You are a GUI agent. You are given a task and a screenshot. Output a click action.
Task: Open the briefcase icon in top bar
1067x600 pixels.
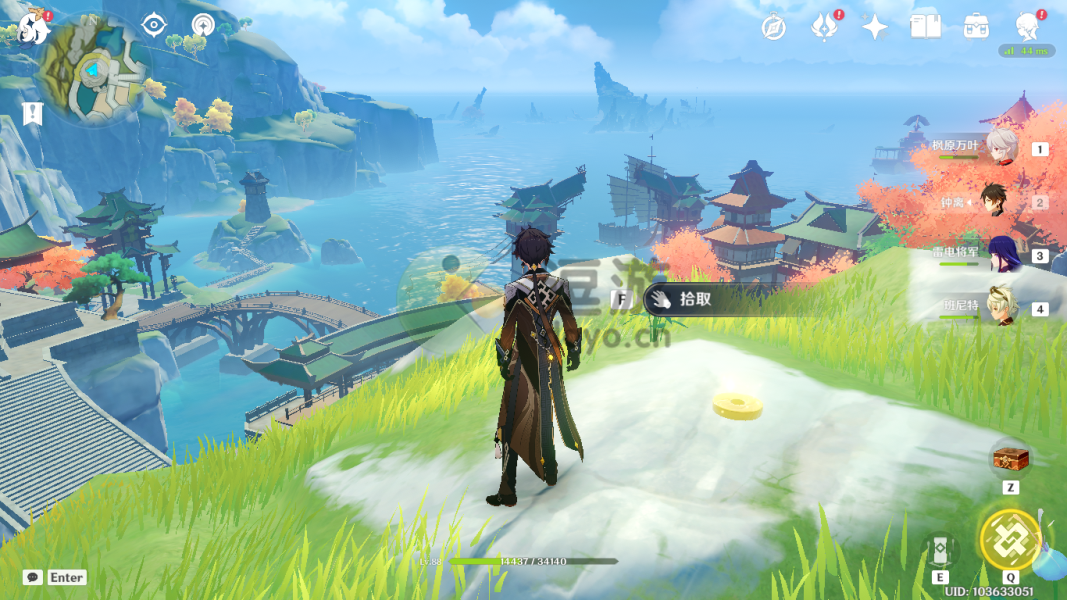point(976,27)
